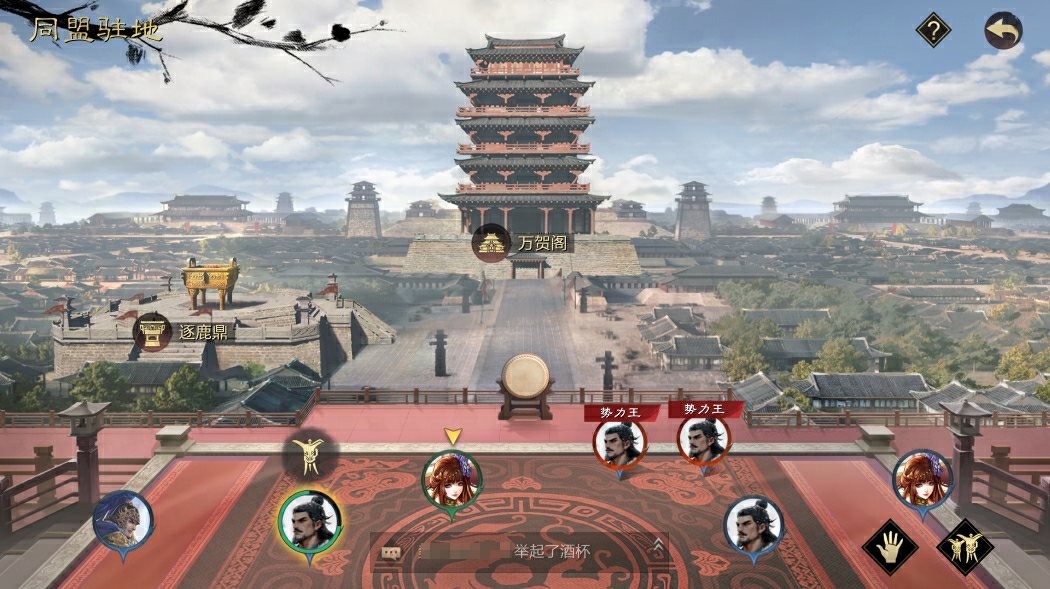1050x589 pixels.
Task: Tap the emote bubble above the gold-ringed avatar
Action: tap(310, 457)
